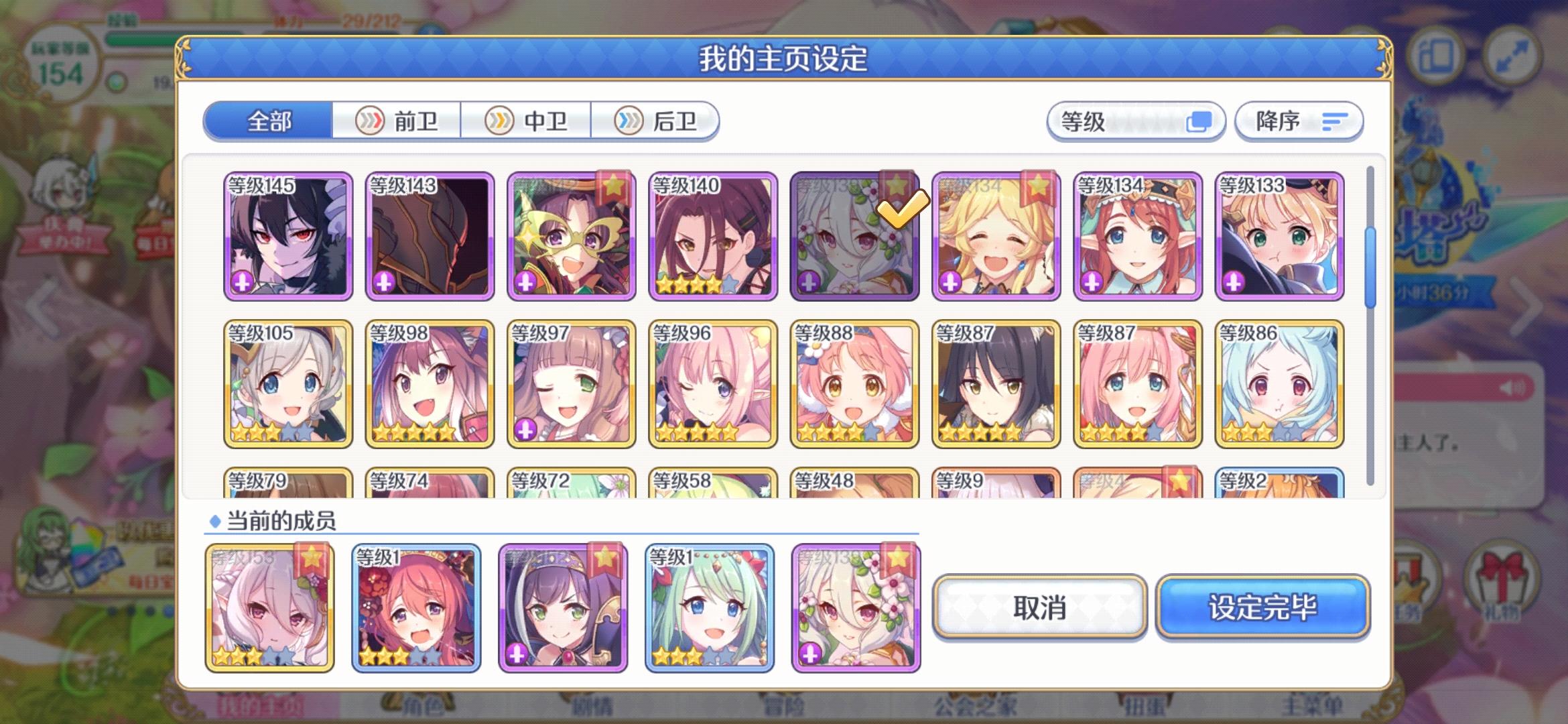1568x724 pixels.
Task: Switch to the 前卫 tab
Action: [395, 121]
